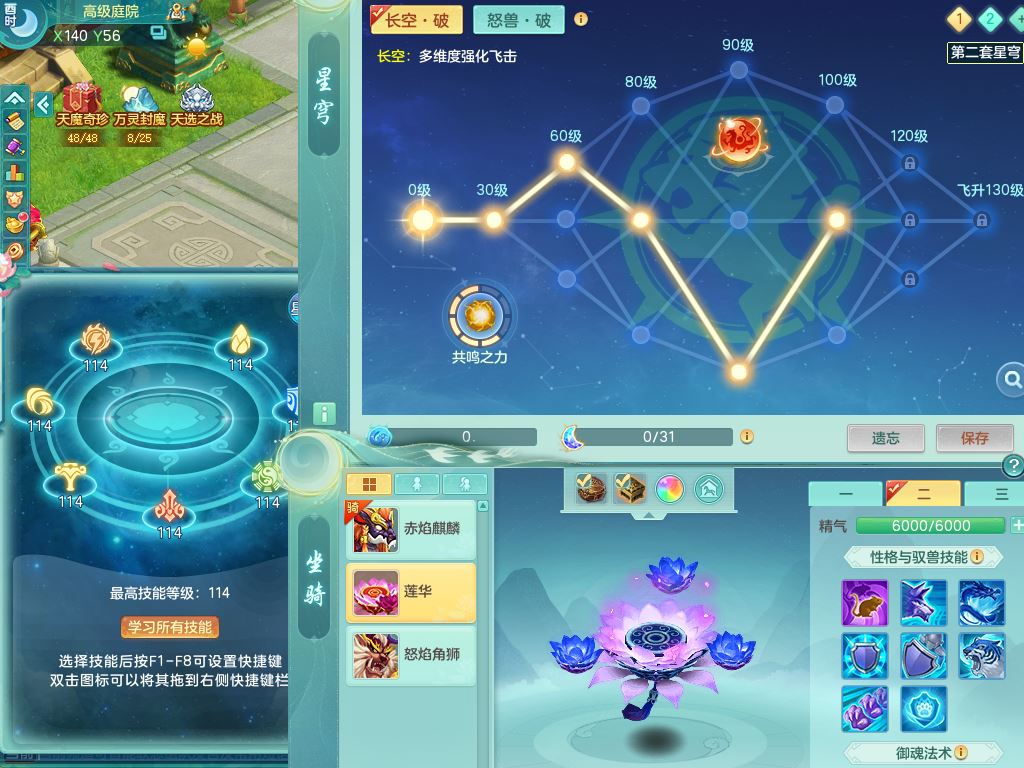Click the magnifier search button
The height and width of the screenshot is (768, 1024).
(x=1011, y=379)
